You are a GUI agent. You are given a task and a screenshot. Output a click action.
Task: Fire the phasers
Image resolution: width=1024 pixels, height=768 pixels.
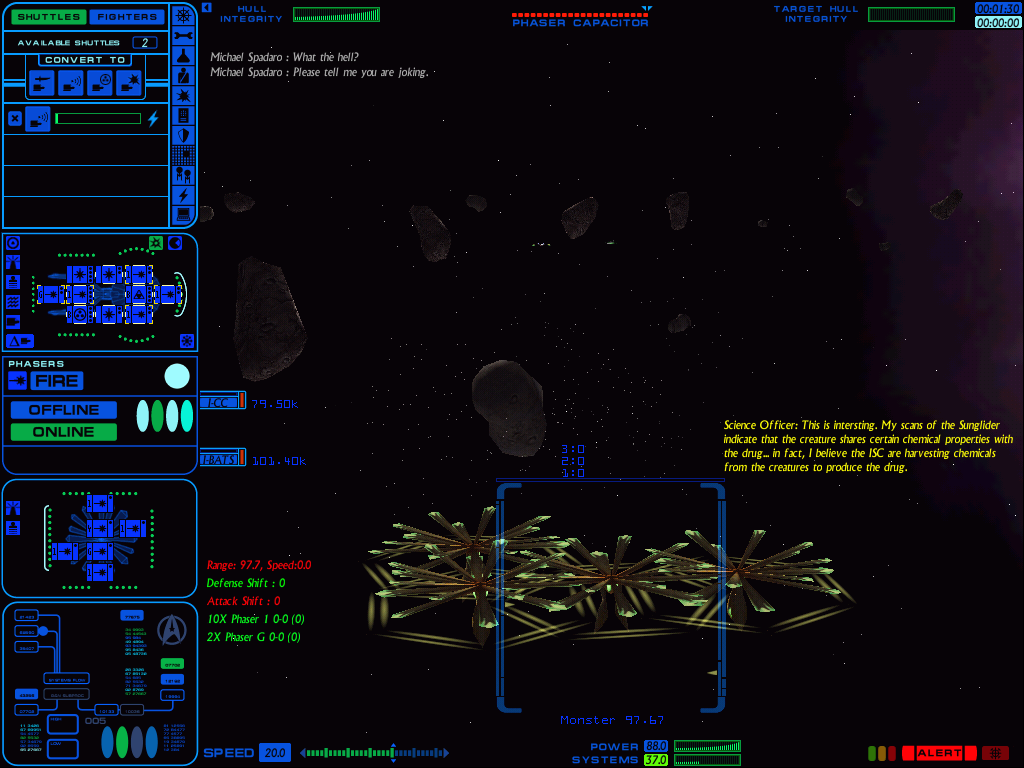(x=56, y=380)
